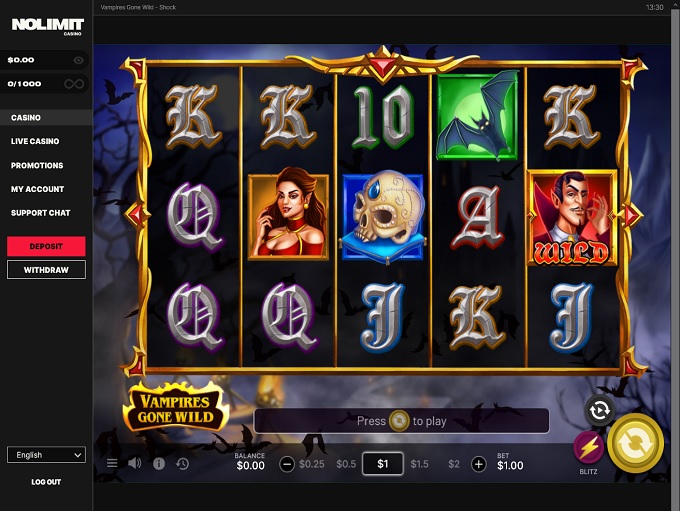680x511 pixels.
Task: Pick the $1.5 bet option
Action: click(419, 464)
